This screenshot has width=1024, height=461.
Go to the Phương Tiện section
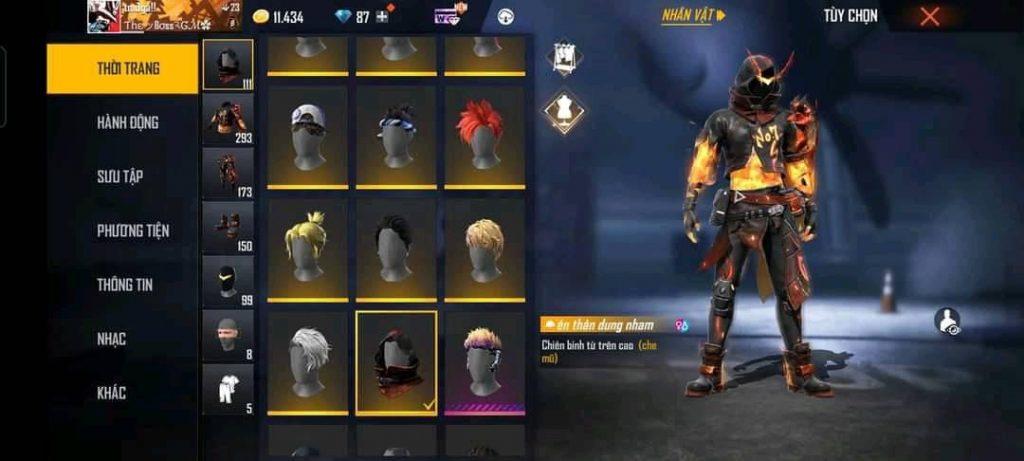[133, 231]
